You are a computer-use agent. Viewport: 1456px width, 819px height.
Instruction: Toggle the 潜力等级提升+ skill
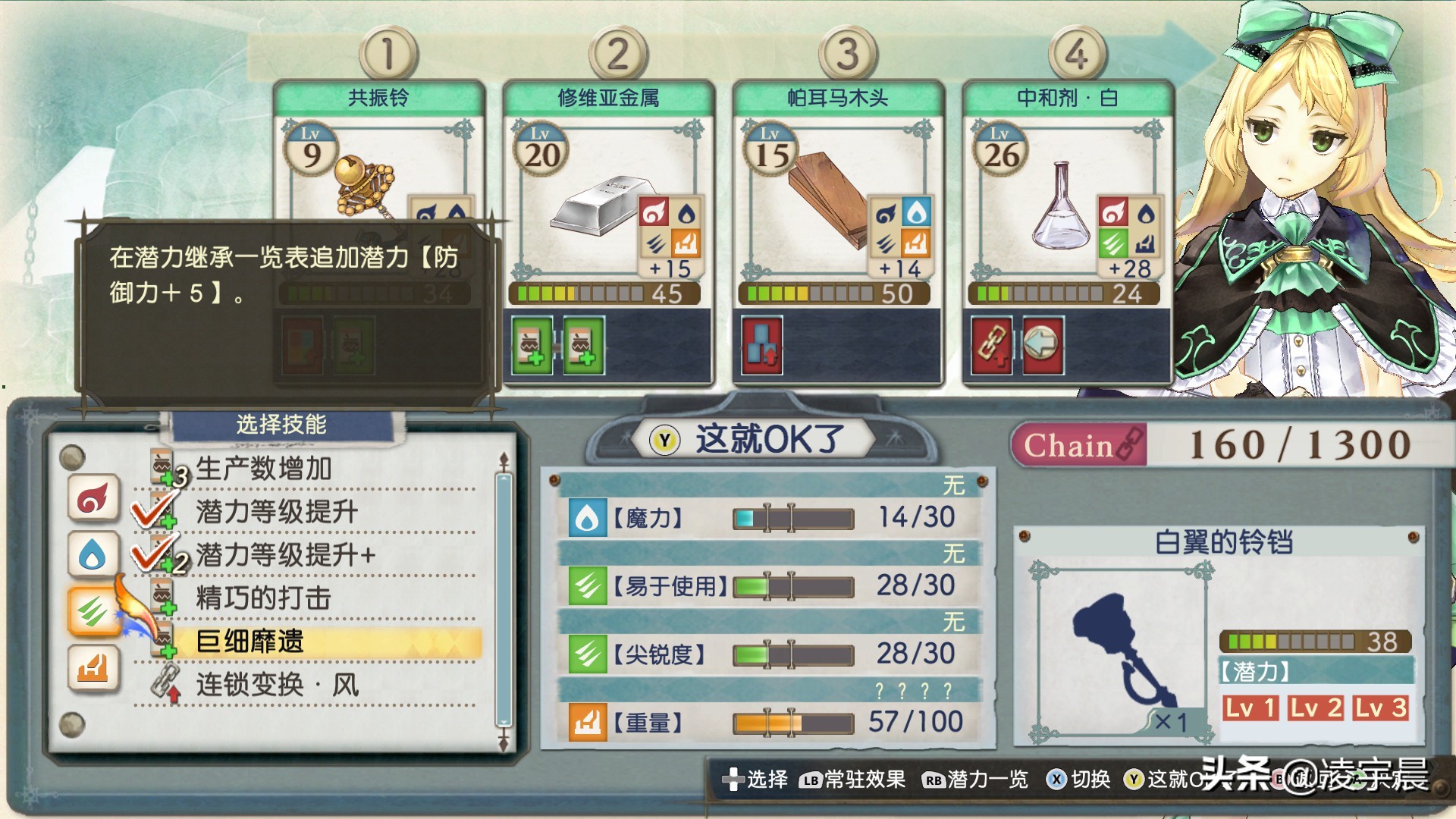click(285, 555)
